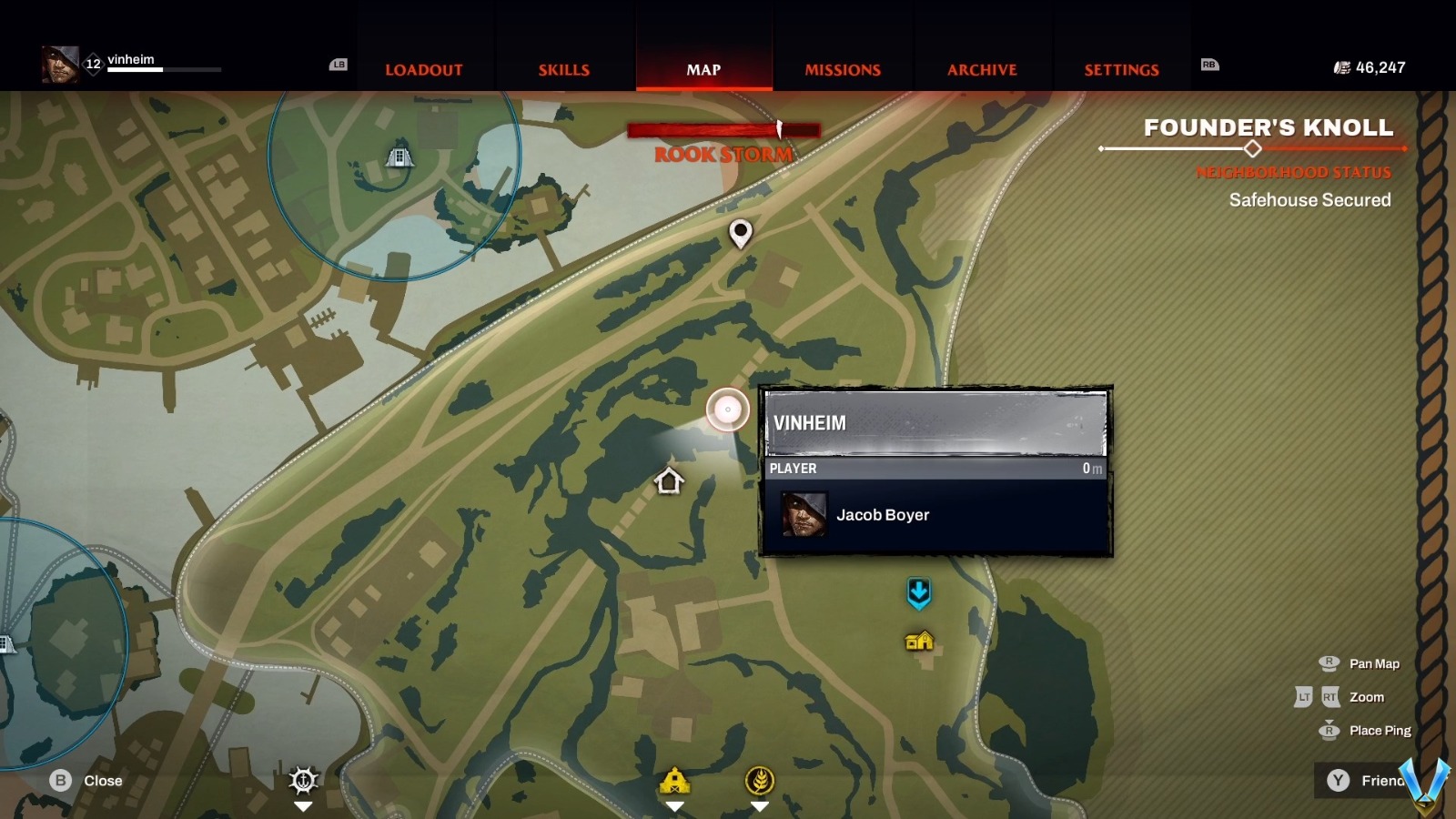Expand the chevron beneath the anchor icon
1456x819 pixels.
[302, 805]
